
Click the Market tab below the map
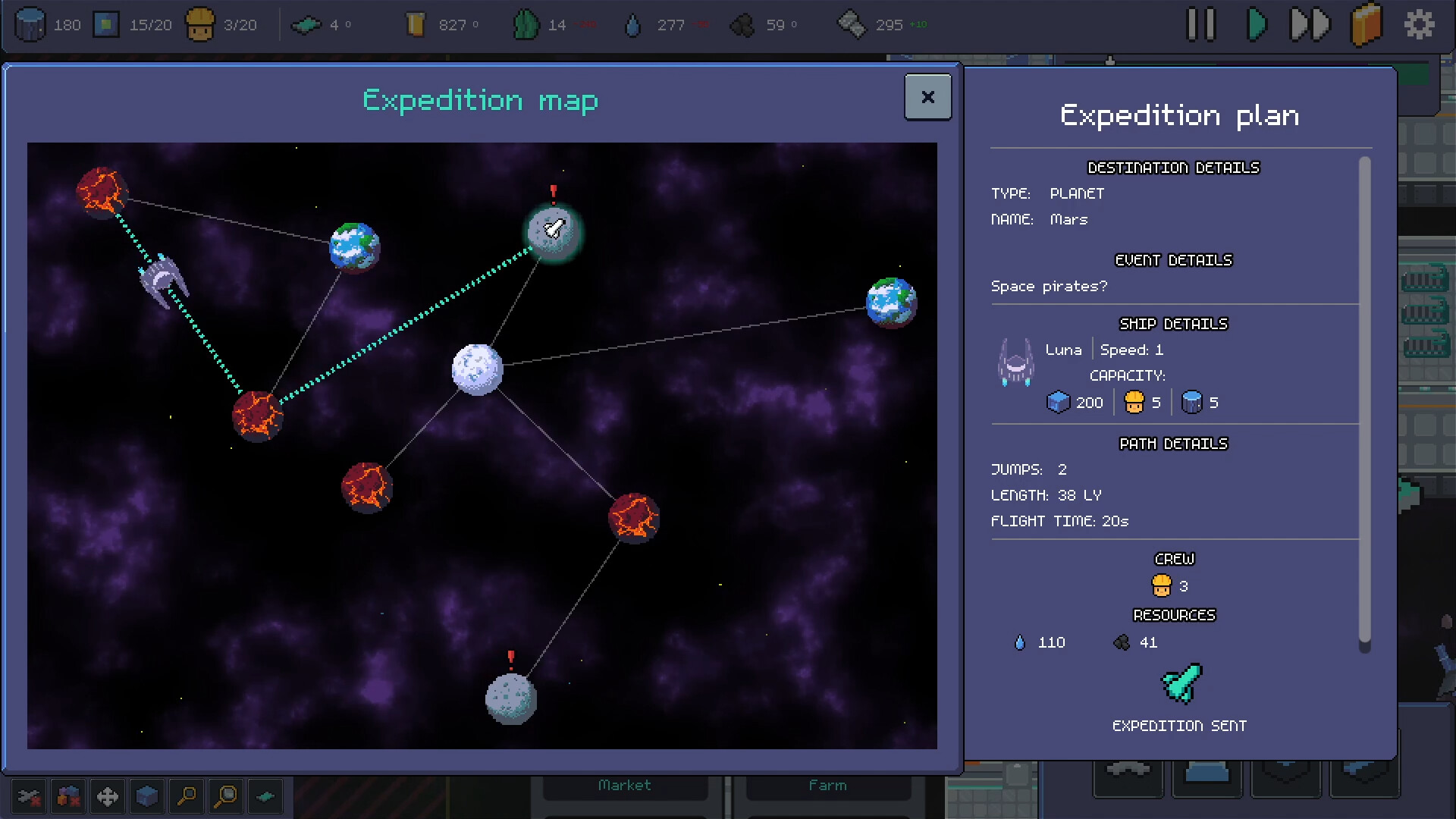pos(624,785)
